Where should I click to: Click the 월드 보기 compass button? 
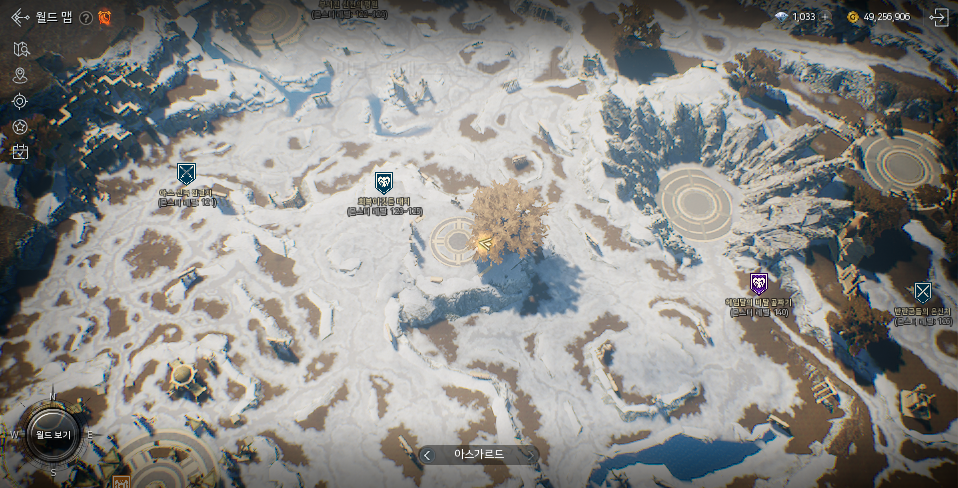tap(53, 435)
